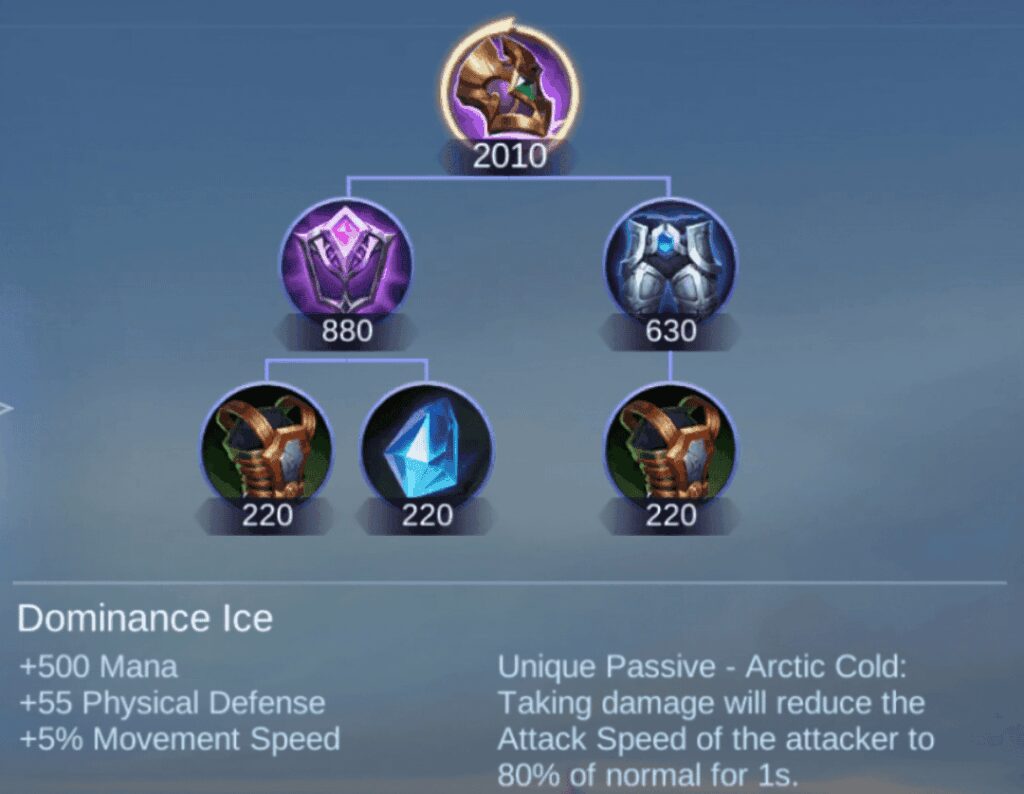Pick the blue crystal component costing 220

click(427, 447)
